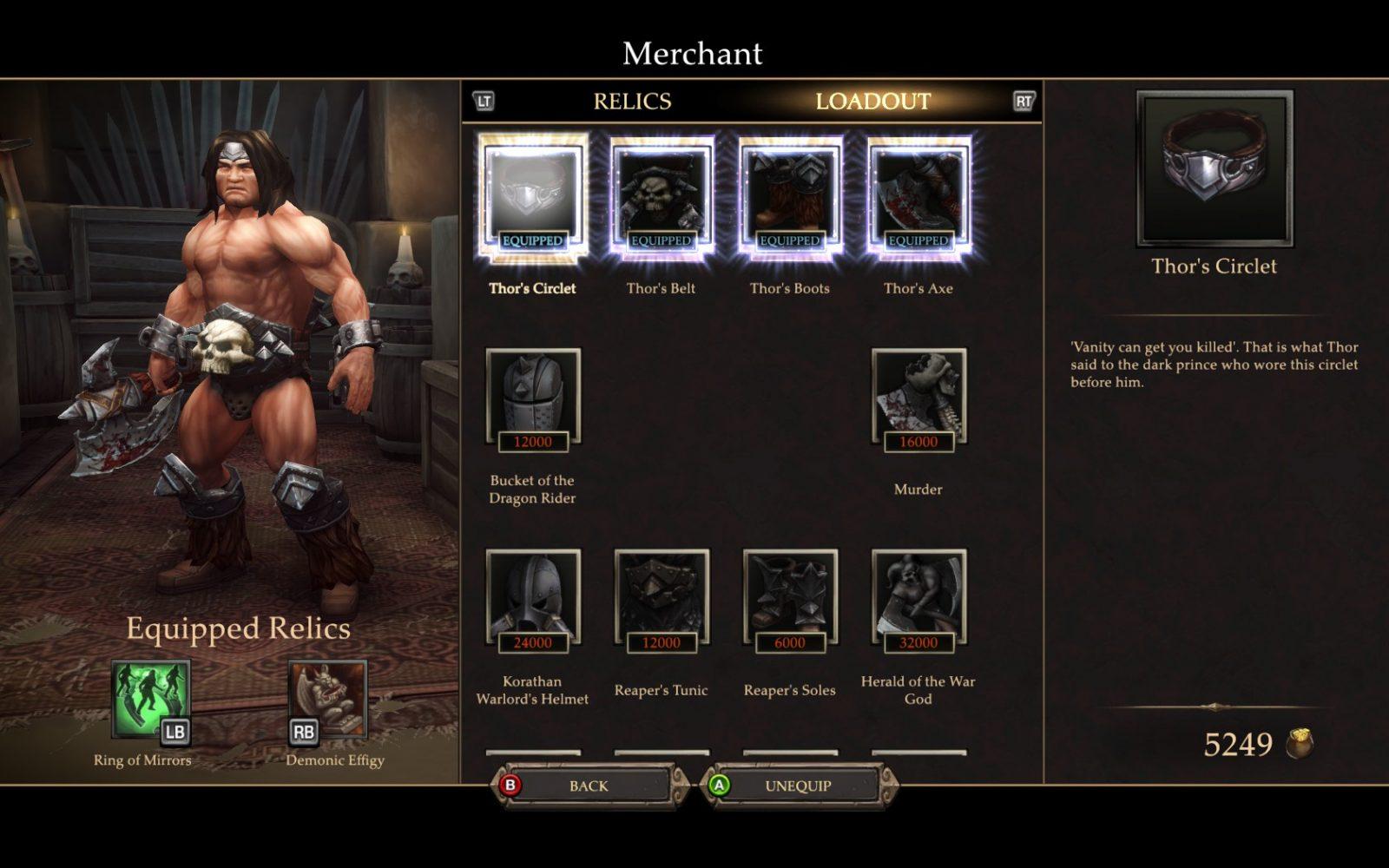Pick the Thor's Axe weapon slot
1389x868 pixels.
click(918, 198)
